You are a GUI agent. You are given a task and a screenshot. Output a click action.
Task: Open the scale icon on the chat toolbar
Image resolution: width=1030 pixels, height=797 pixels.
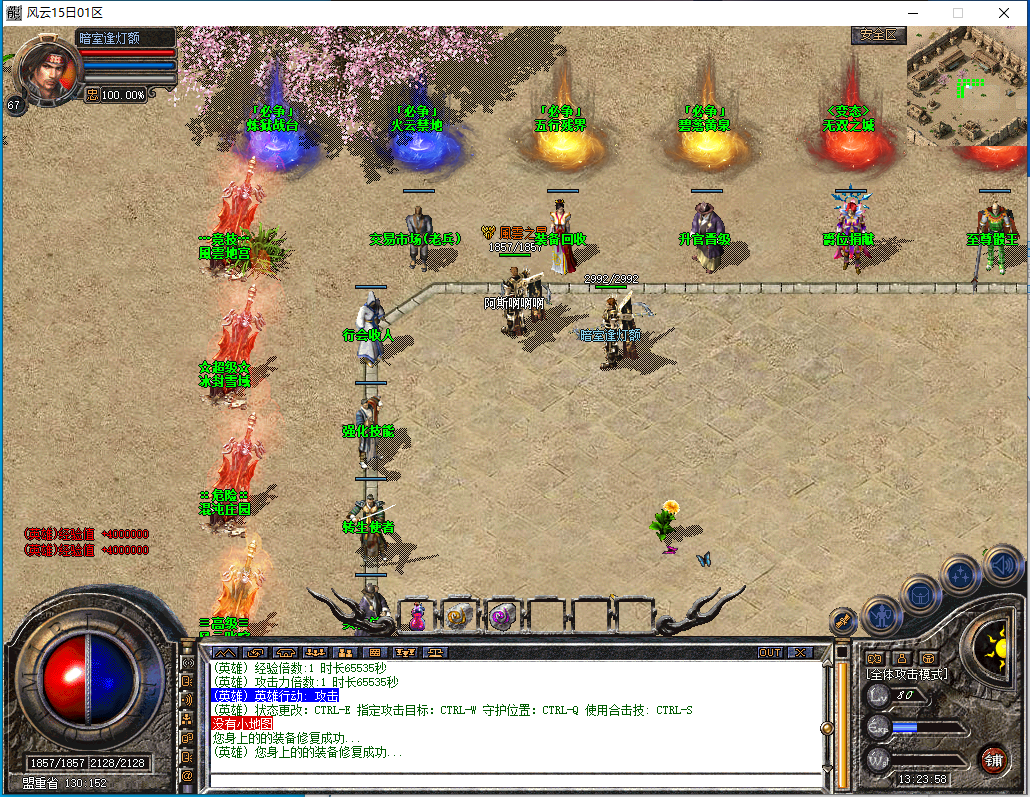pos(437,652)
